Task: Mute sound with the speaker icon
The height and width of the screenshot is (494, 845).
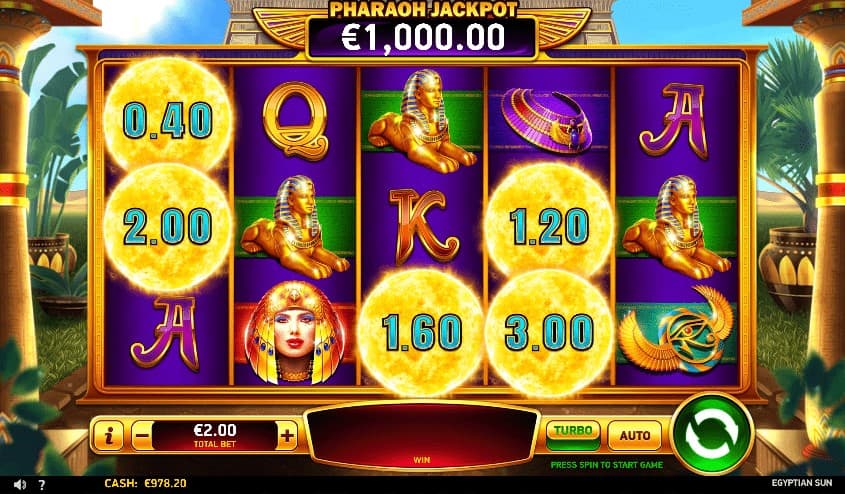Action: point(17,484)
